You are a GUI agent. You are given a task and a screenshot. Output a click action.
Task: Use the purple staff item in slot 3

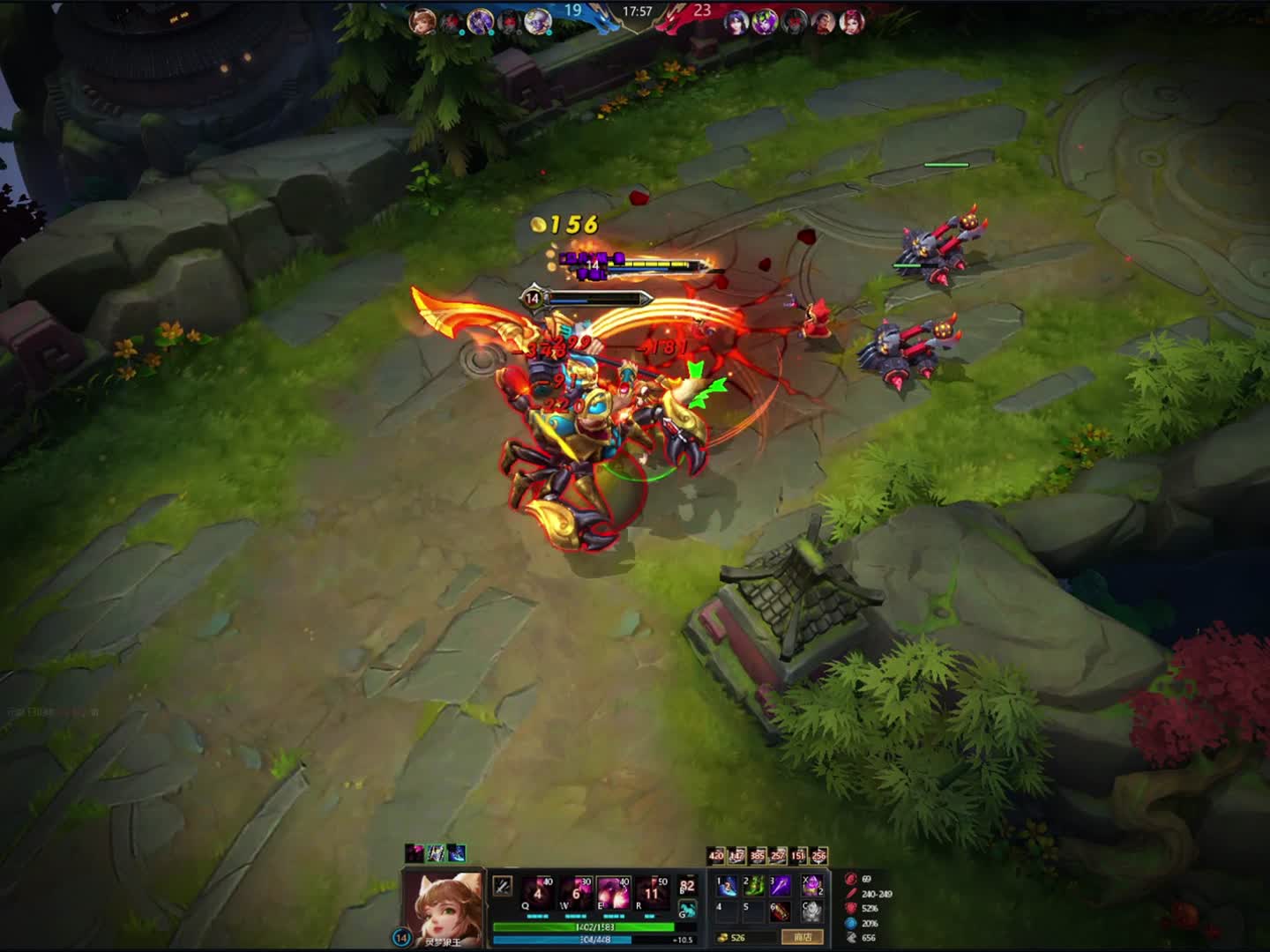click(781, 885)
